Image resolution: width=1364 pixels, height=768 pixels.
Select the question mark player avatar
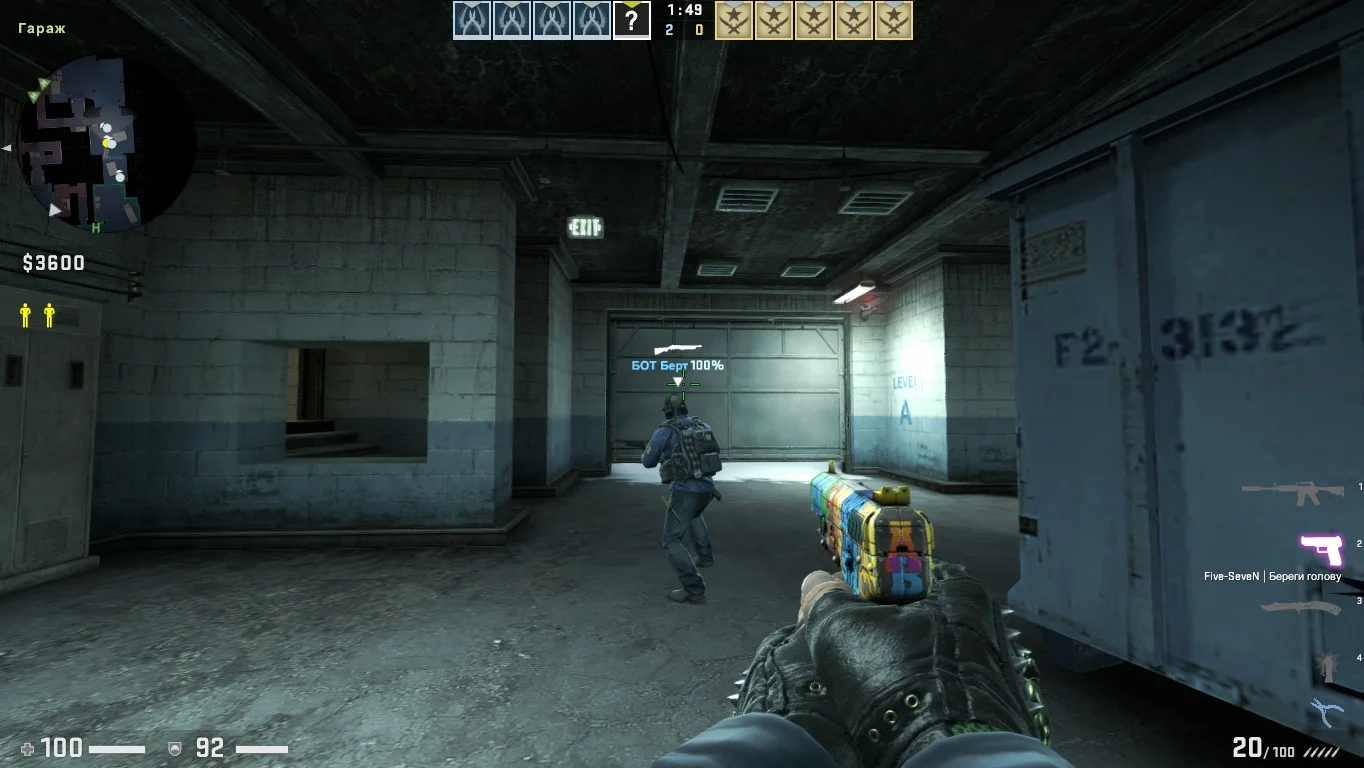[x=631, y=20]
